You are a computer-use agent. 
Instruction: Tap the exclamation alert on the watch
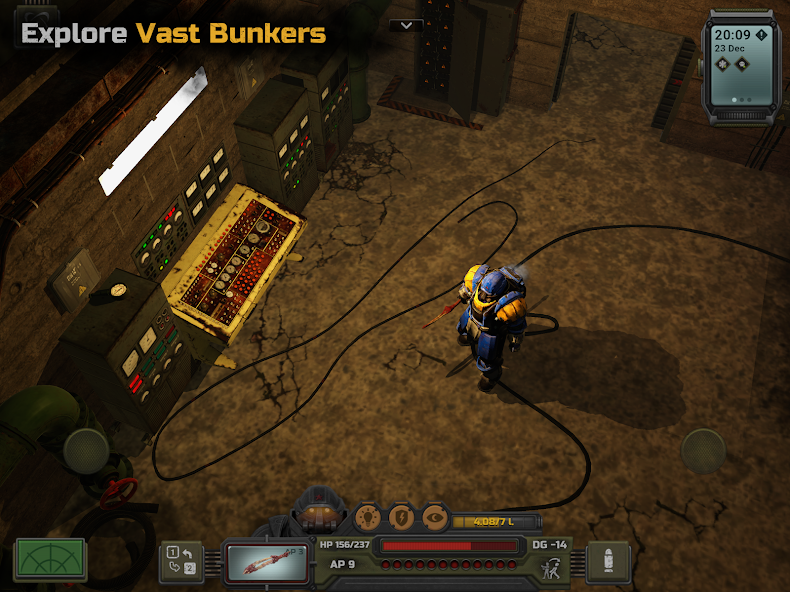pyautogui.click(x=761, y=35)
